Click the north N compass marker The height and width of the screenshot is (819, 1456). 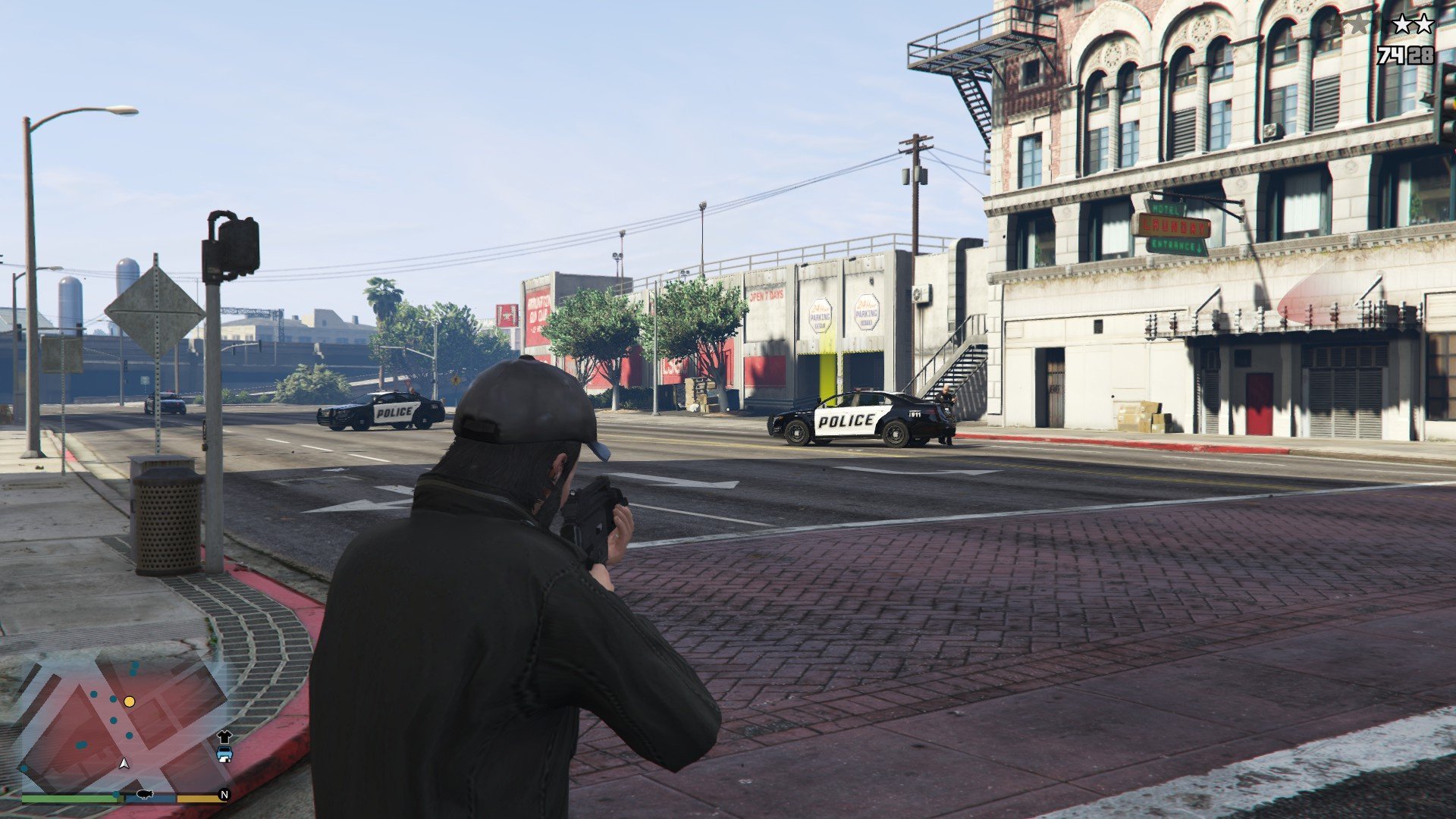pos(224,795)
